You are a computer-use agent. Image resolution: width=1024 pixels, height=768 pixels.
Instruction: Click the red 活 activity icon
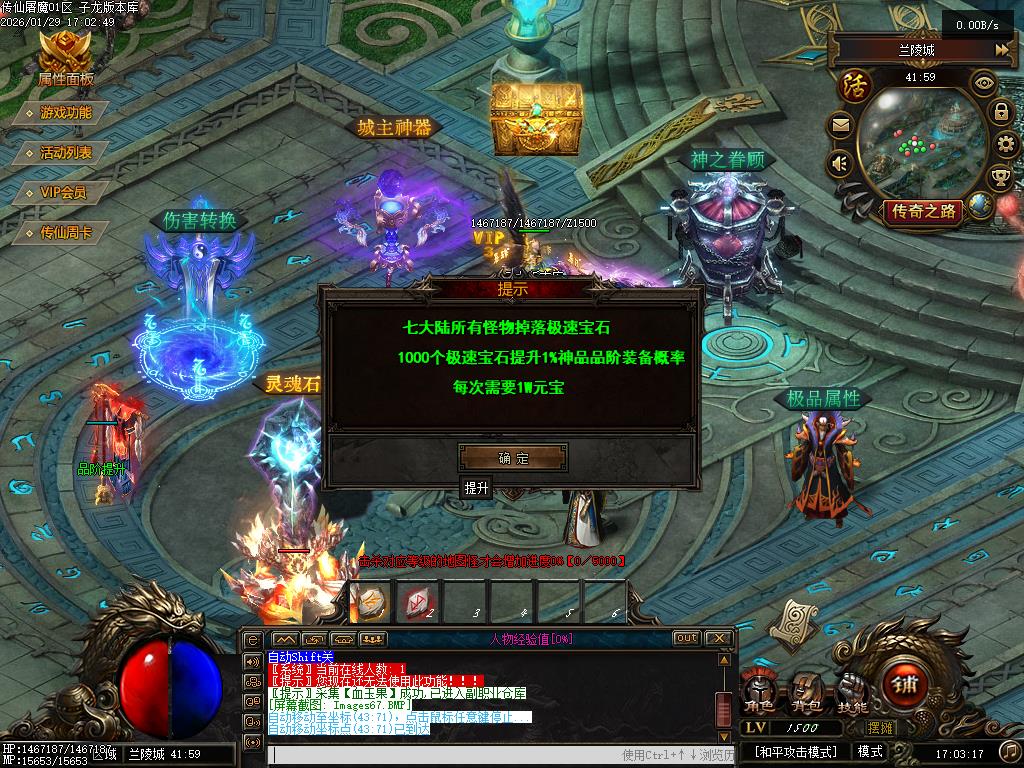[856, 84]
